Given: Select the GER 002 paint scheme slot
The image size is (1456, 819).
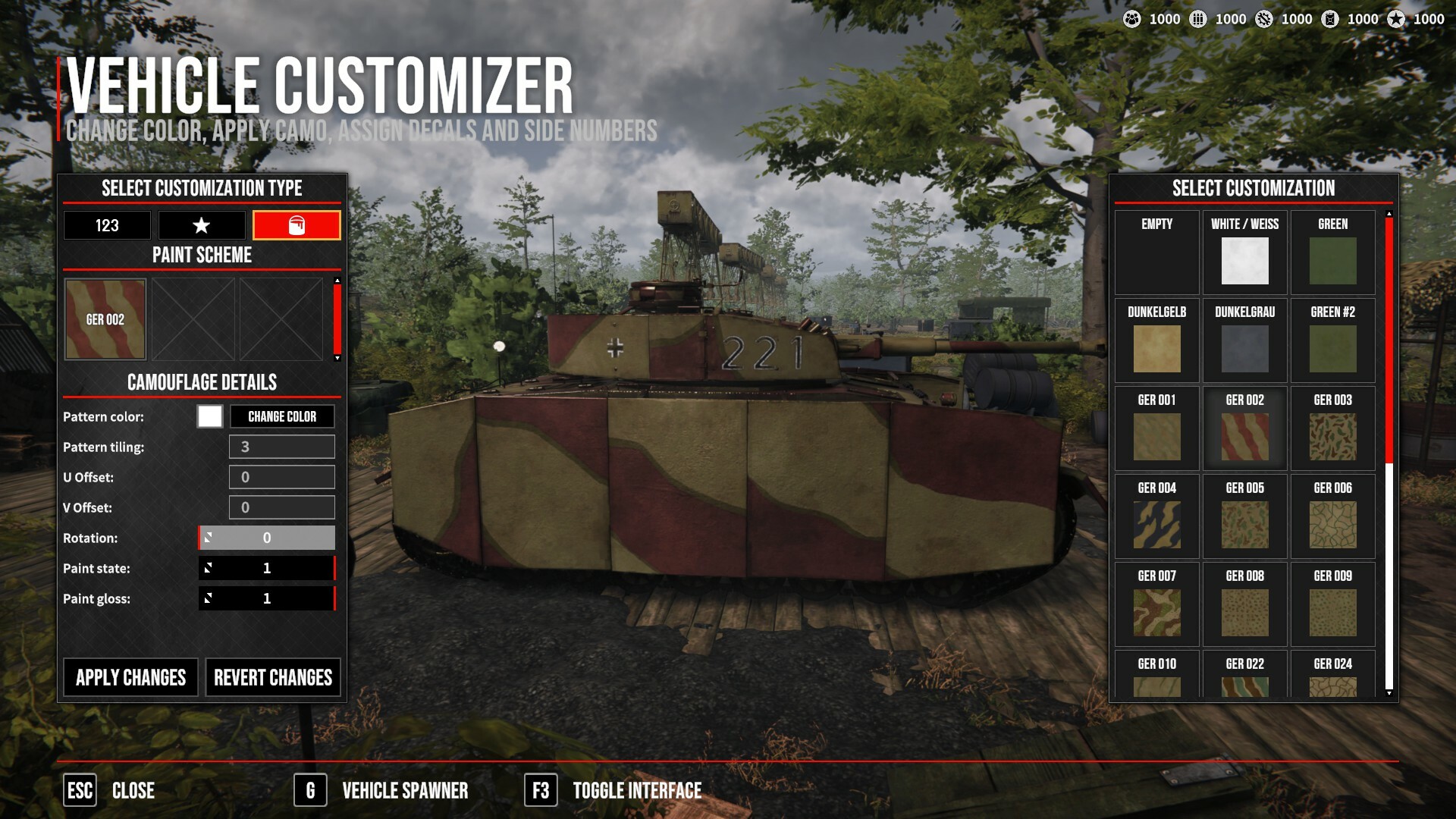Looking at the screenshot, I should [x=105, y=319].
